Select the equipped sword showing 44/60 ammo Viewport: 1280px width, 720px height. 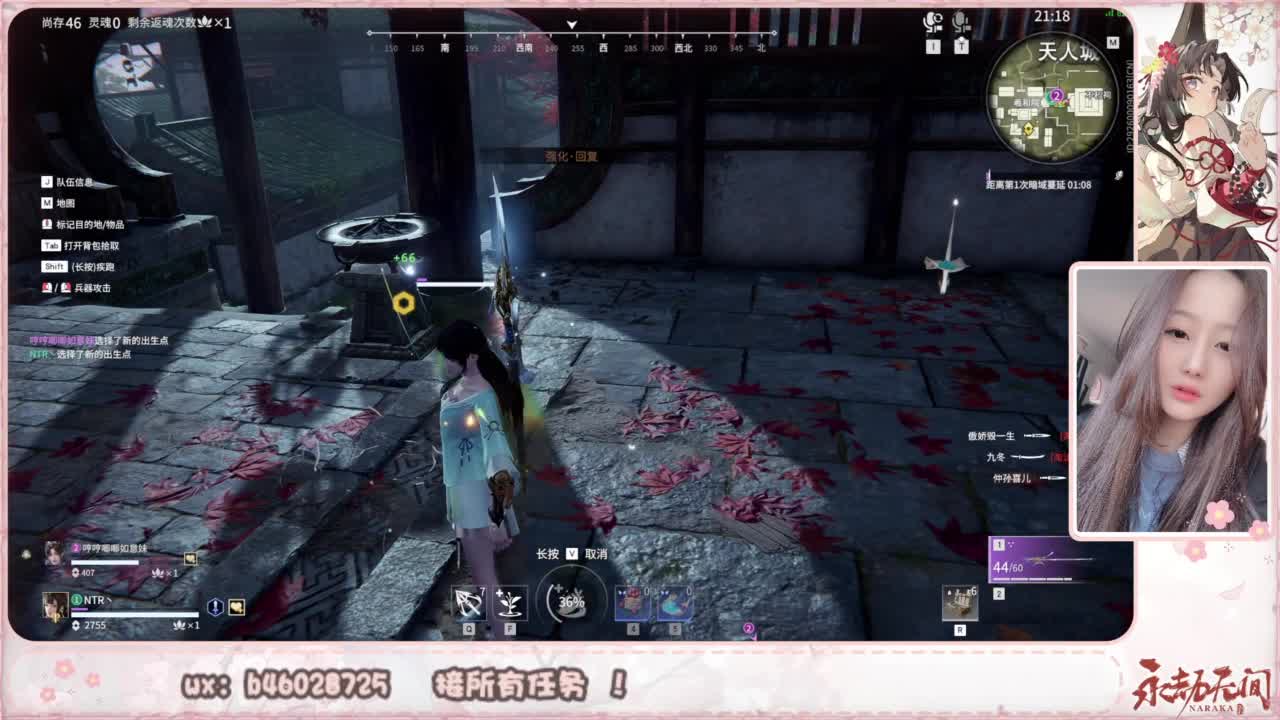click(x=1035, y=560)
